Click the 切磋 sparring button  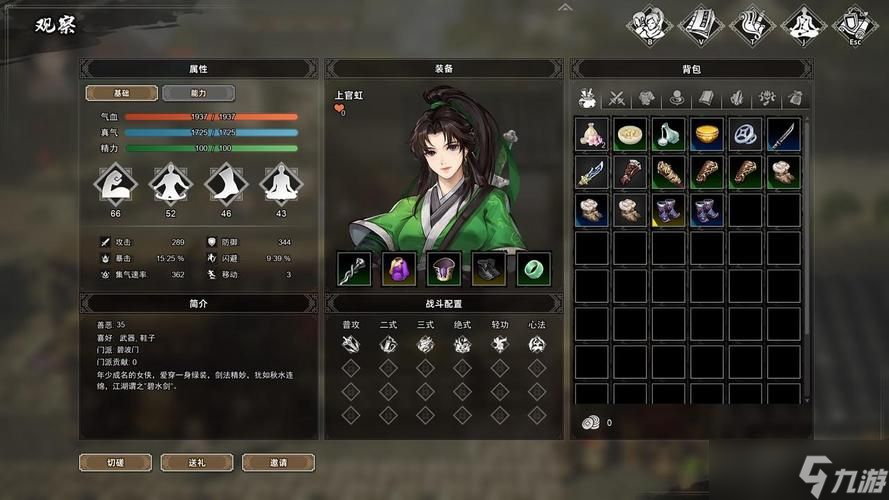116,462
